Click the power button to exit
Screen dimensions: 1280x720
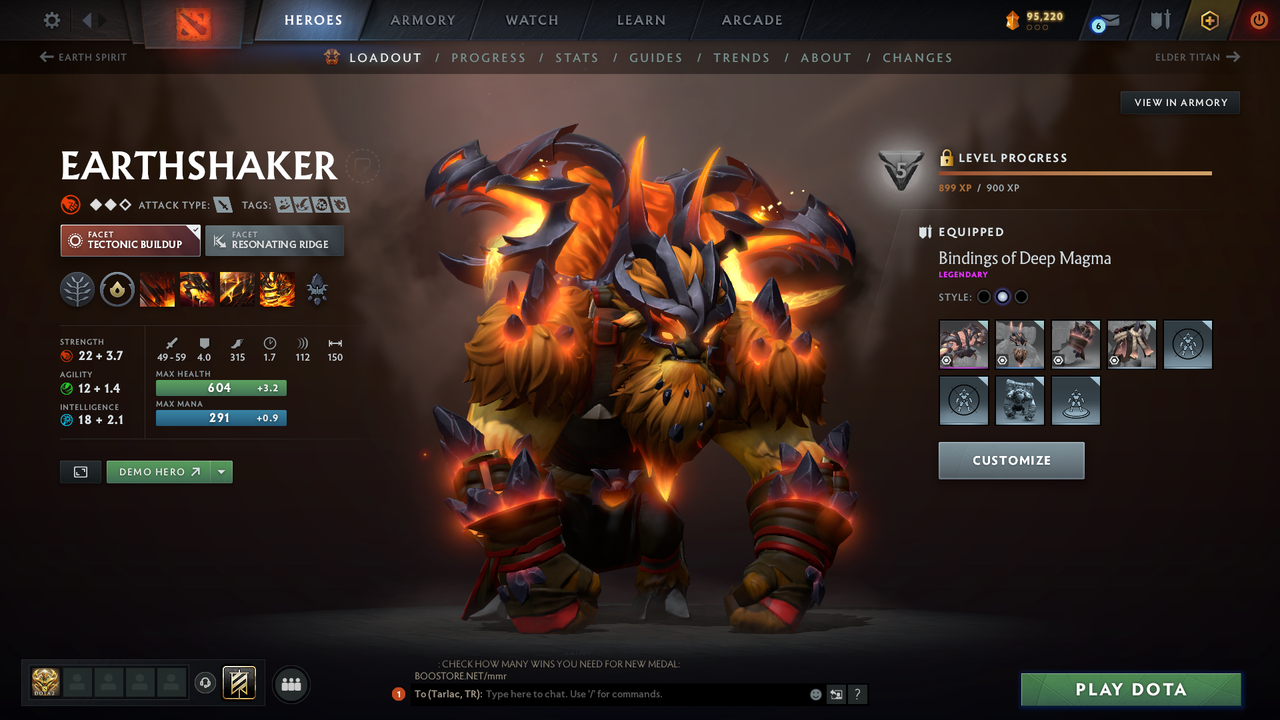1259,19
